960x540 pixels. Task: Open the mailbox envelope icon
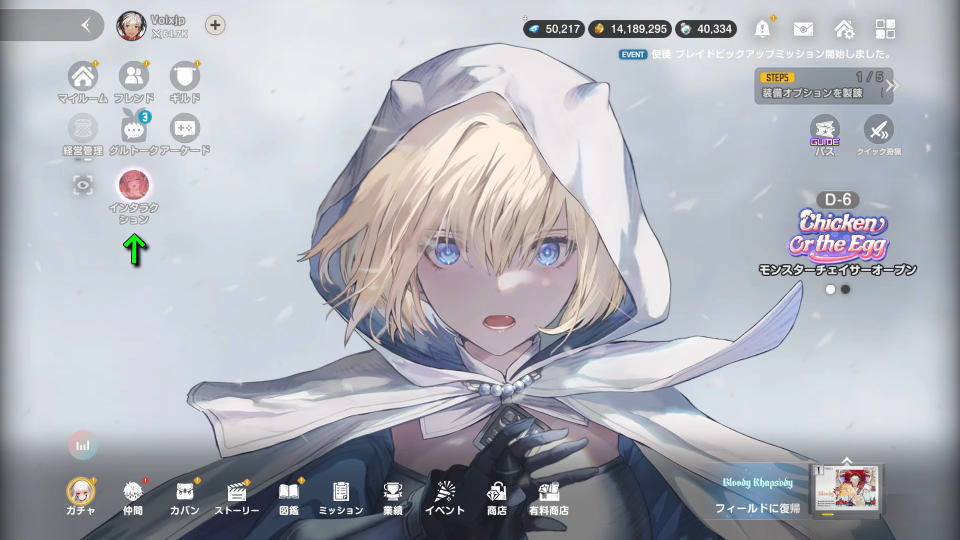(x=804, y=28)
